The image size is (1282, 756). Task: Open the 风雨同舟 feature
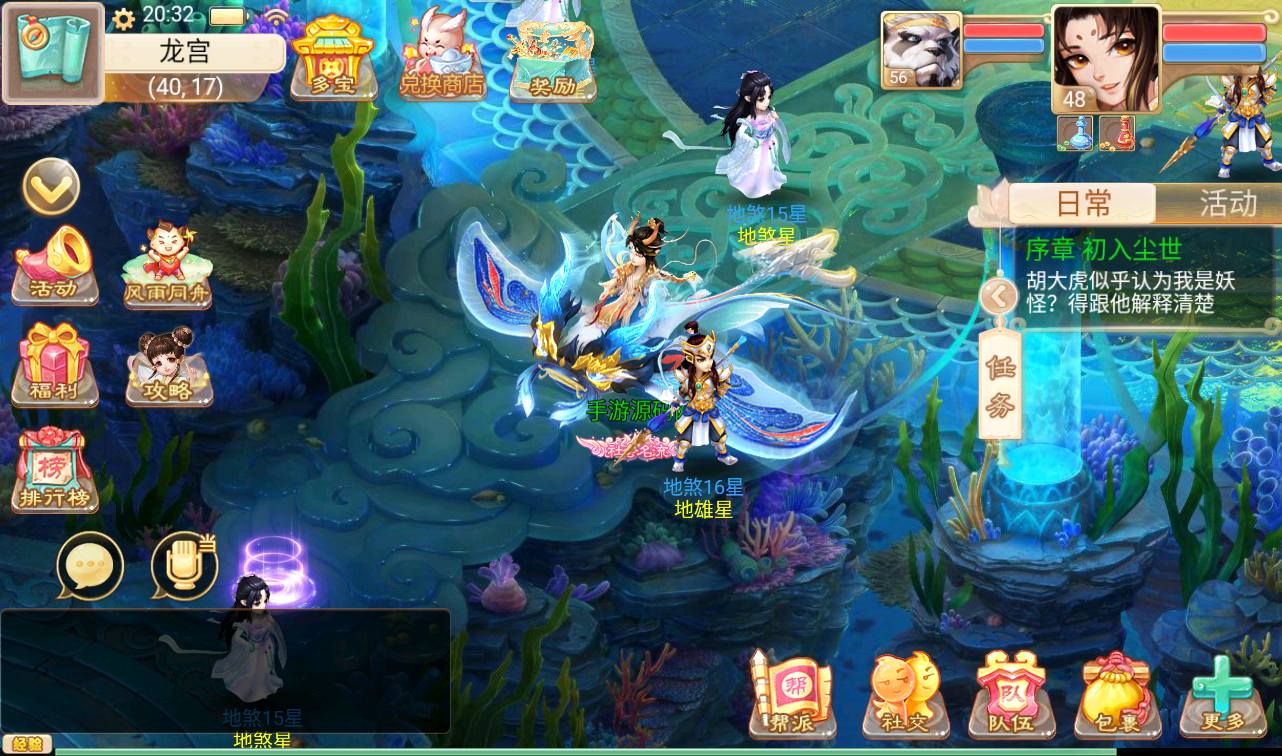[x=167, y=265]
